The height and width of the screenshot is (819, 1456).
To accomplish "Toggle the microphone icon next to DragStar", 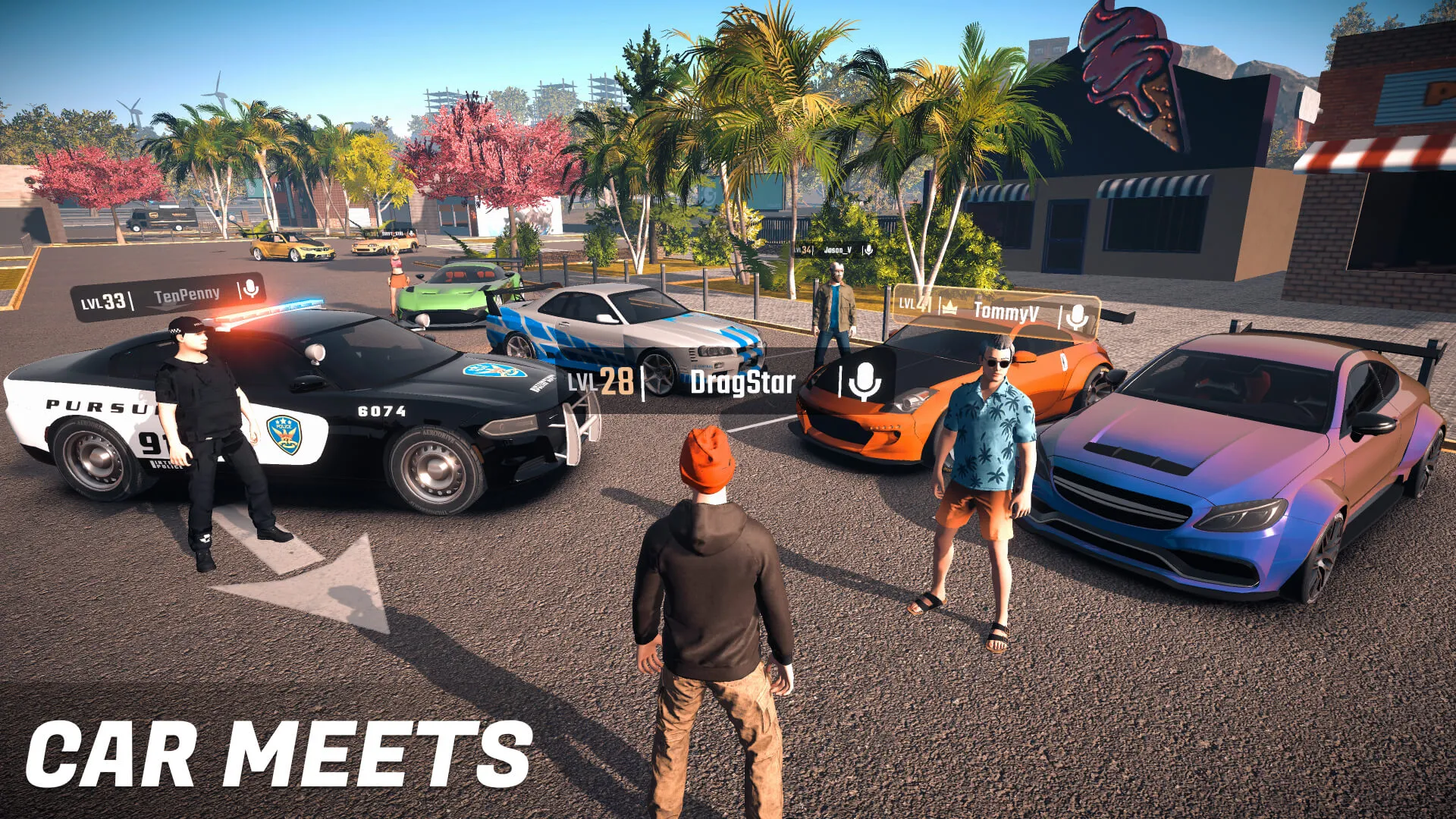I will [x=864, y=381].
